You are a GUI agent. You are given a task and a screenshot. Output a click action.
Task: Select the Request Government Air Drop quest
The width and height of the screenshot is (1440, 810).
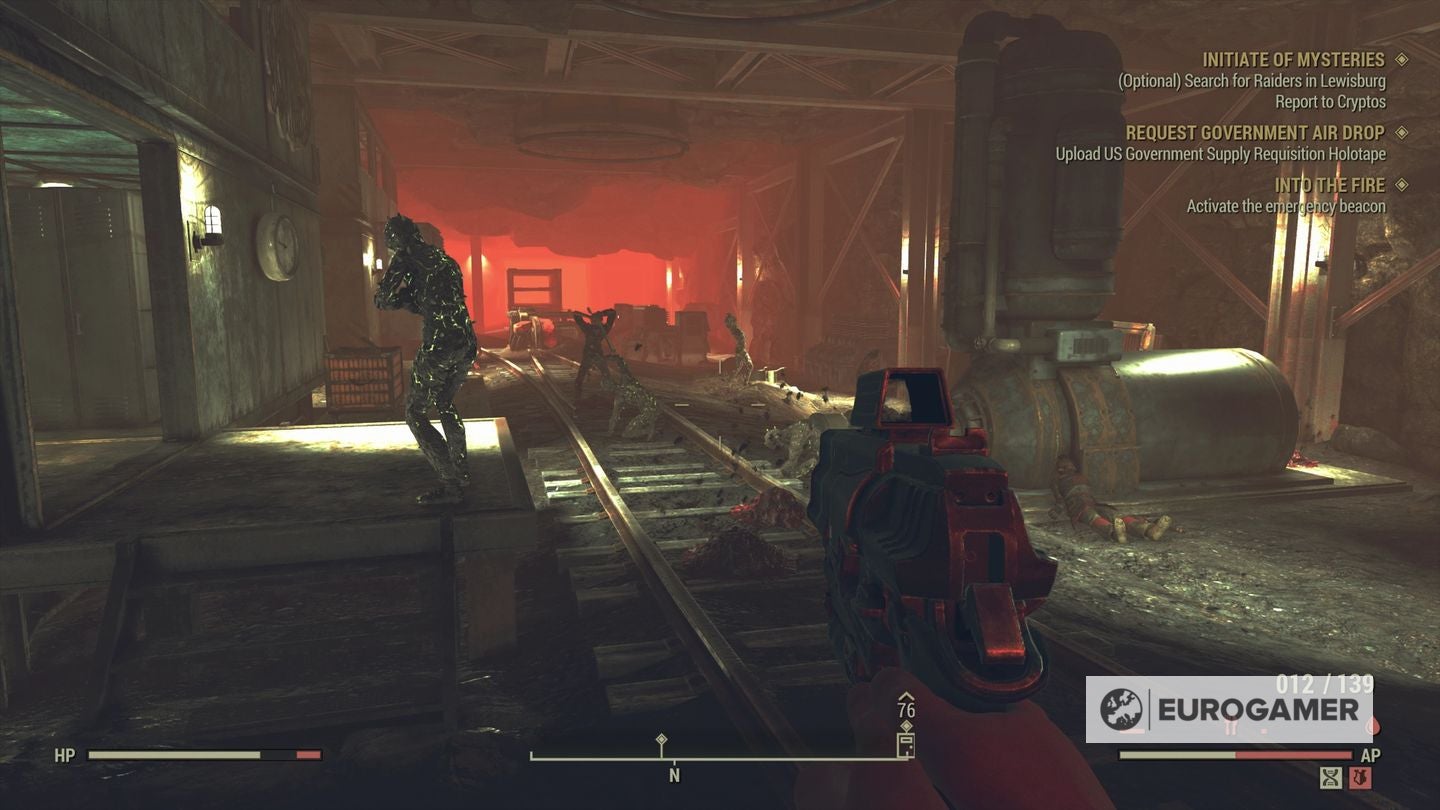point(1254,133)
